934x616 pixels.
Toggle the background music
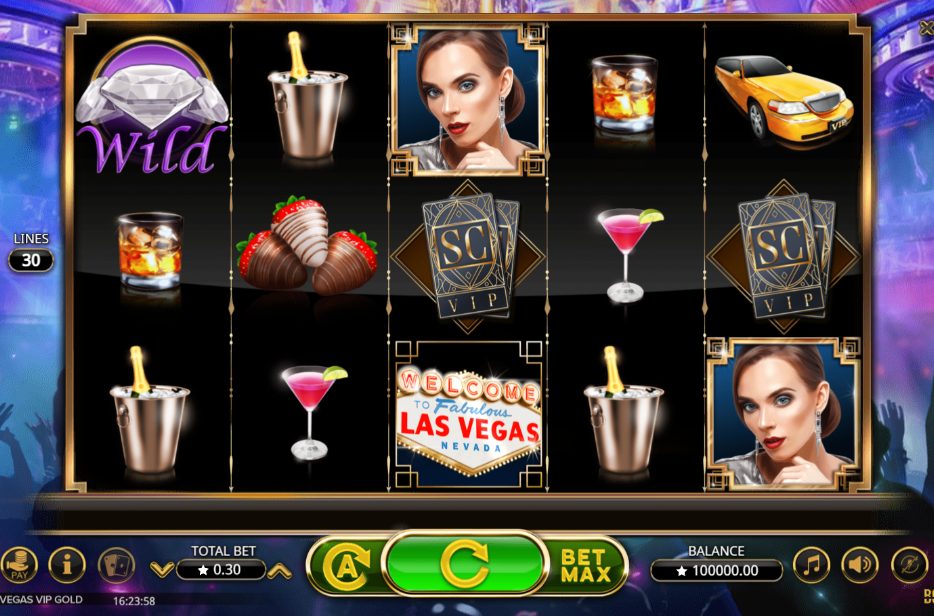[811, 566]
